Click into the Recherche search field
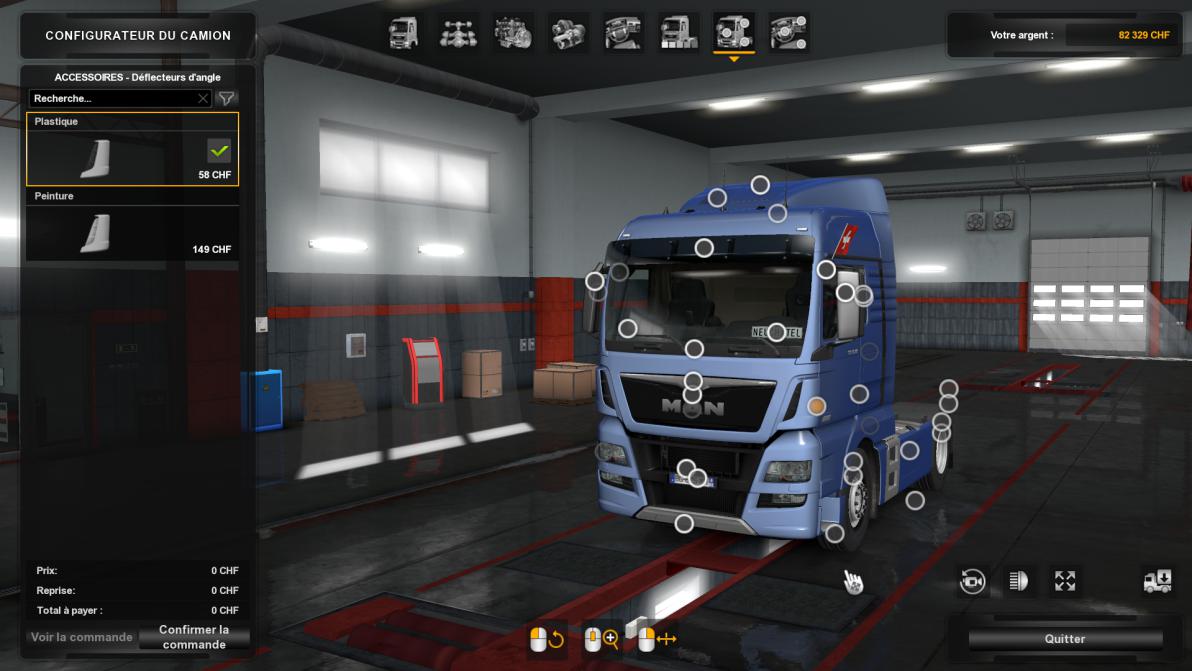 click(x=112, y=99)
